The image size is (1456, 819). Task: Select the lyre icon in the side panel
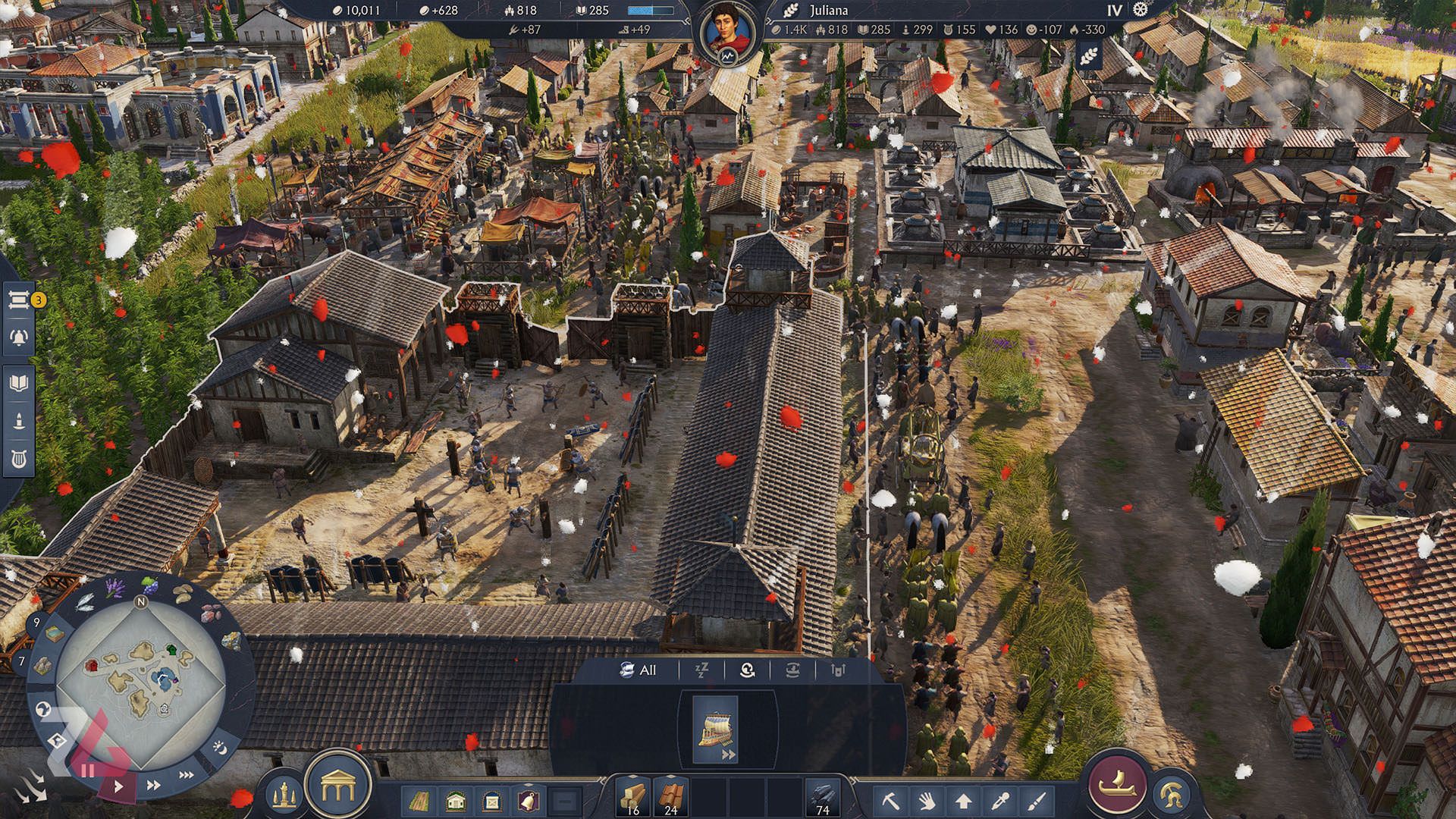[19, 459]
